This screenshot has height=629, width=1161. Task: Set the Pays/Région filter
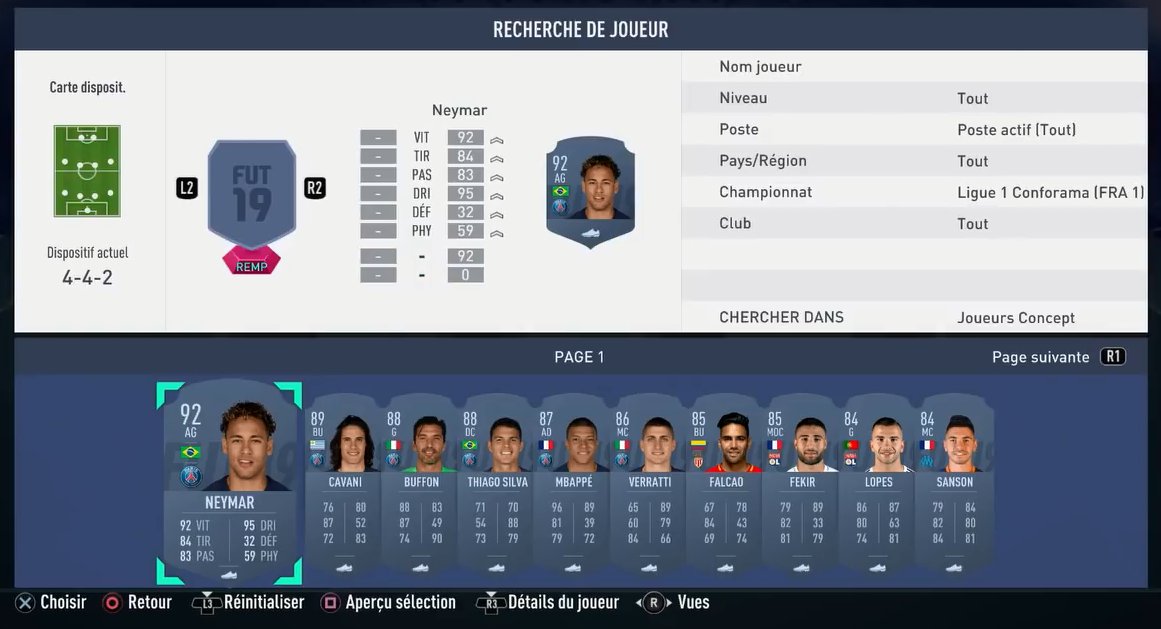(914, 161)
